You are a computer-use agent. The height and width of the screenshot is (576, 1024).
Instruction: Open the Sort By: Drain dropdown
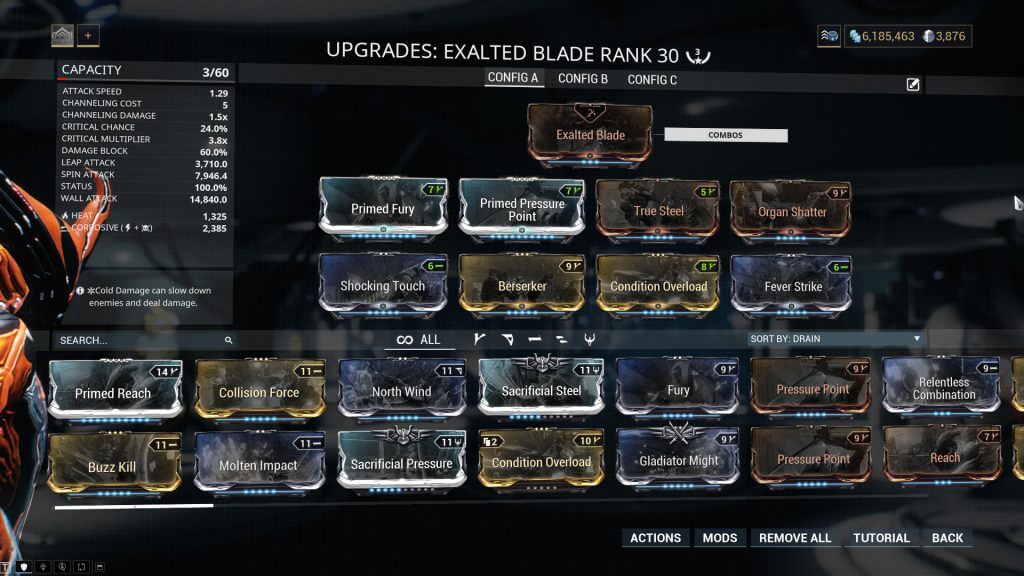point(835,339)
